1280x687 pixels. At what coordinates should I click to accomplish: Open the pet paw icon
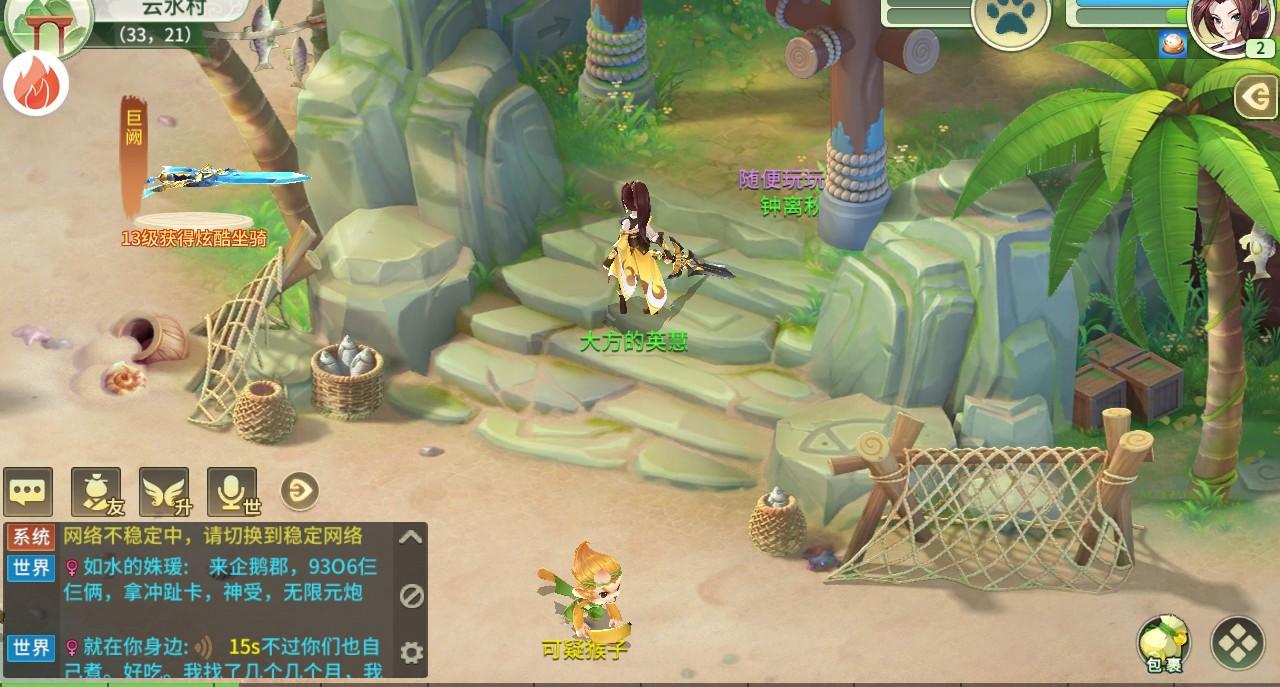pos(1010,20)
